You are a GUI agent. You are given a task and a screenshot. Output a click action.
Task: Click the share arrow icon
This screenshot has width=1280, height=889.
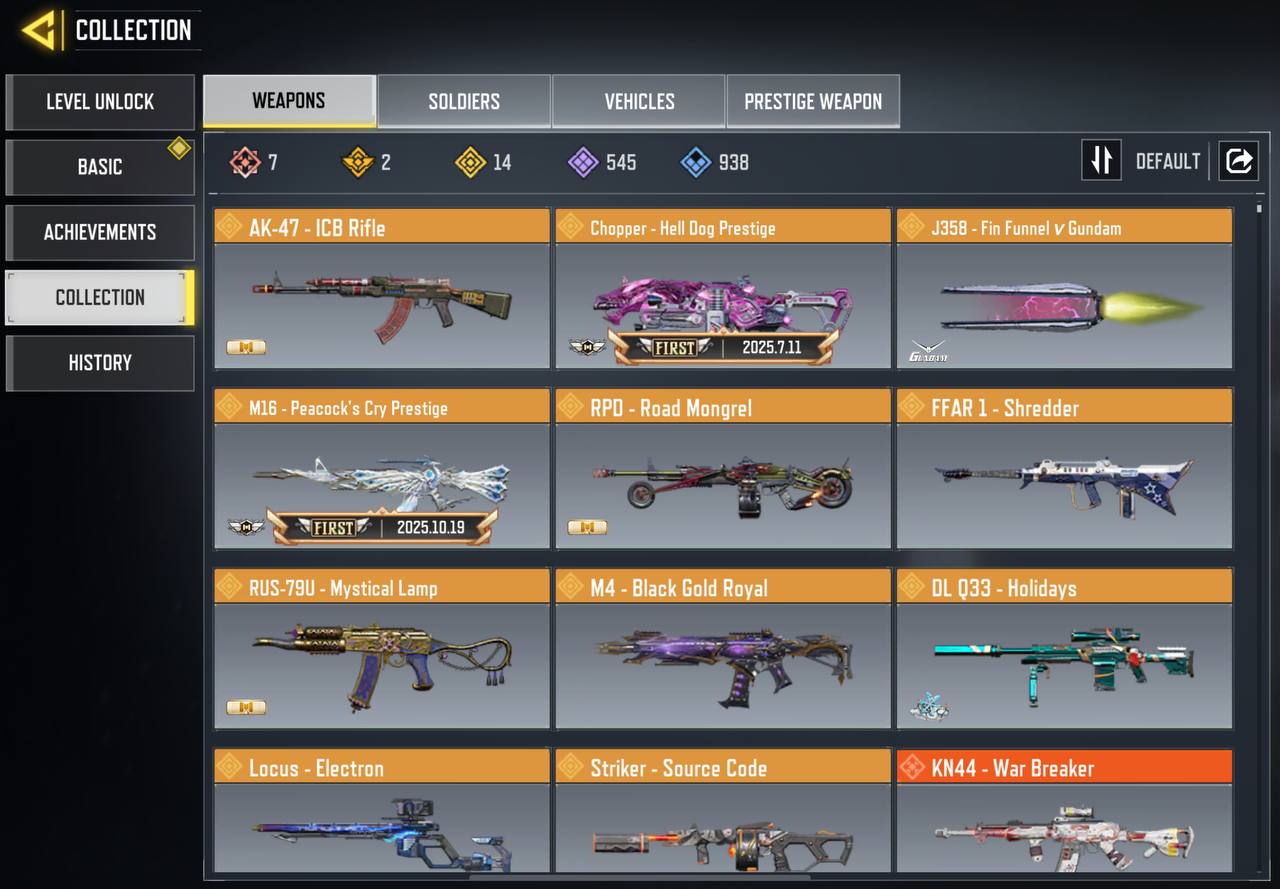(x=1238, y=161)
